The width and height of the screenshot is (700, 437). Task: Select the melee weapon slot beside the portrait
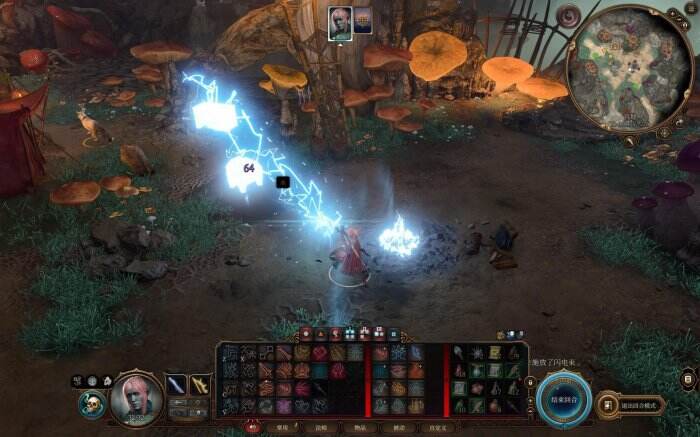pos(177,384)
